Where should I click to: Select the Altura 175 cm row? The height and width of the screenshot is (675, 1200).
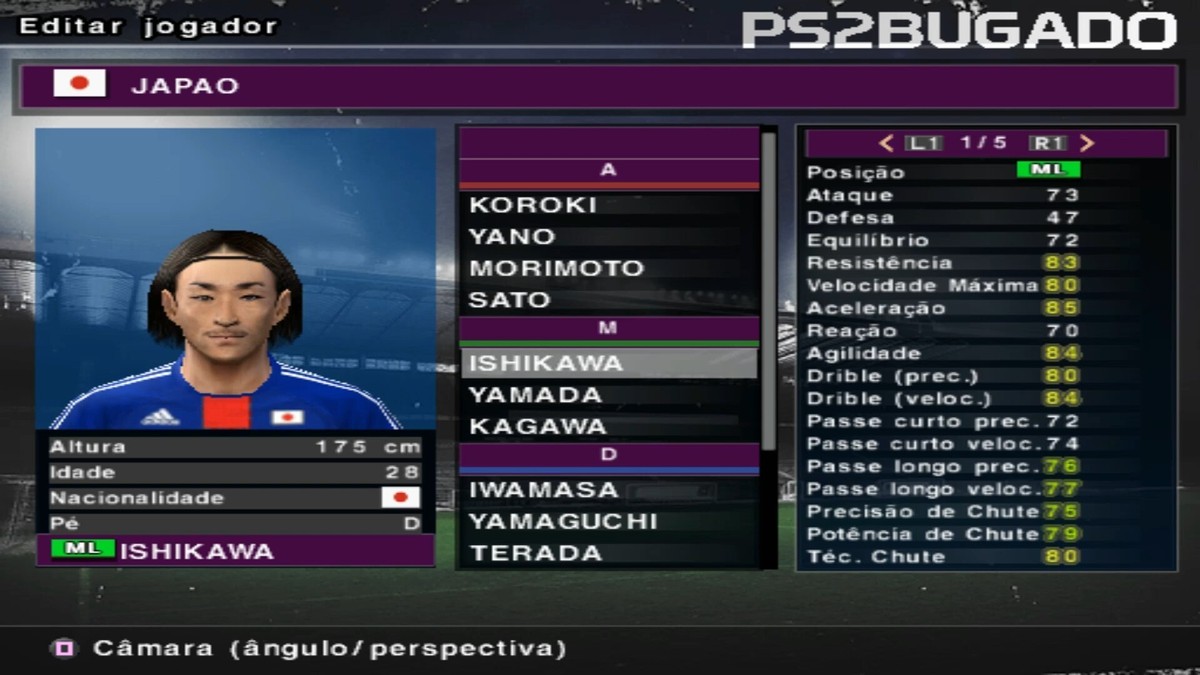click(235, 447)
